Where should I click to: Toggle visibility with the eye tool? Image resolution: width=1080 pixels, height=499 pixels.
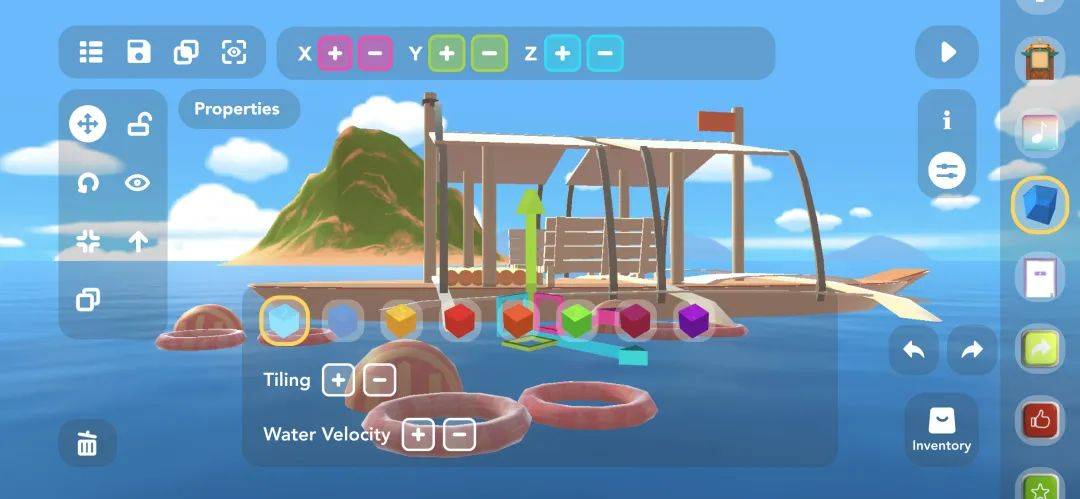pos(138,182)
